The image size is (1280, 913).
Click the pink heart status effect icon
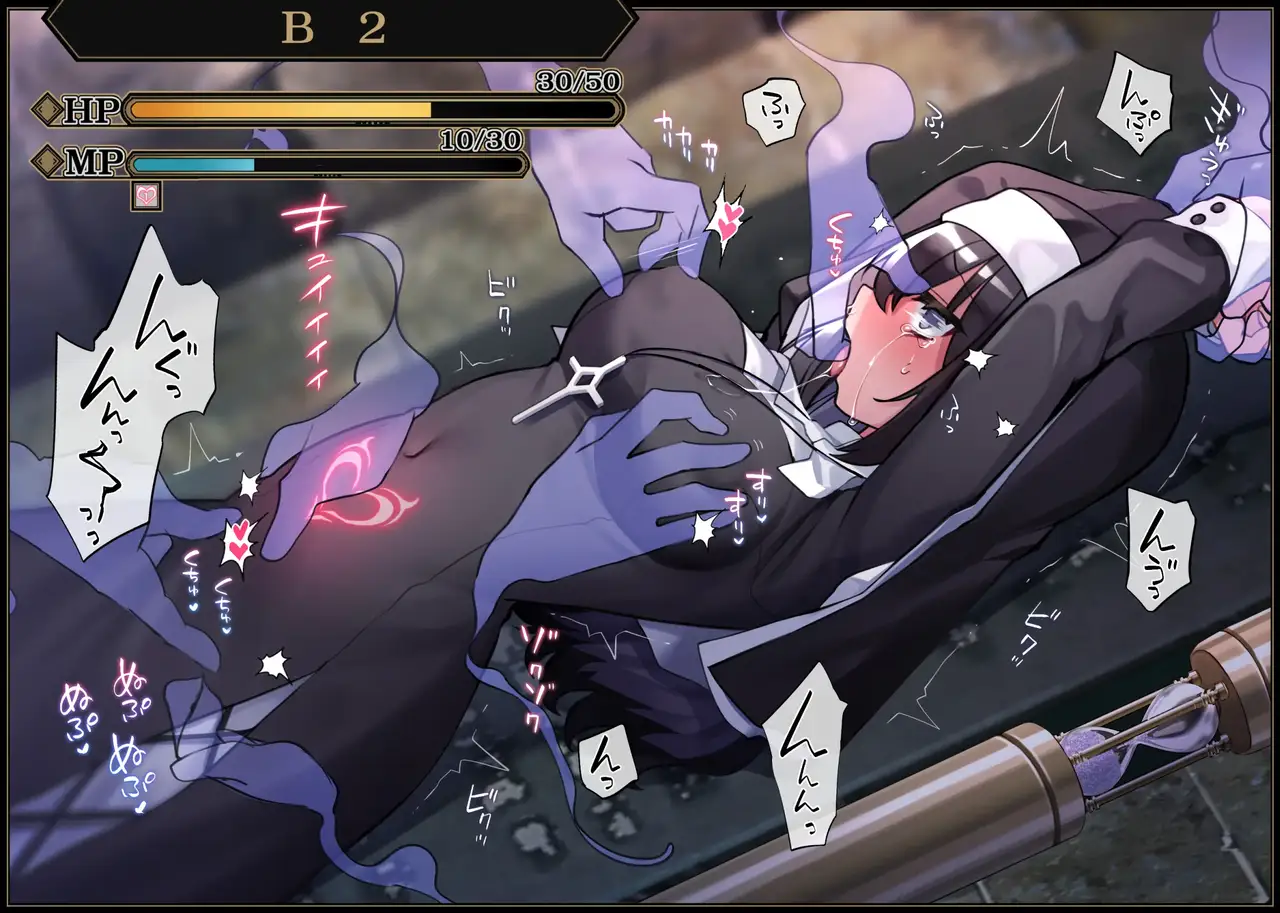pyautogui.click(x=146, y=196)
